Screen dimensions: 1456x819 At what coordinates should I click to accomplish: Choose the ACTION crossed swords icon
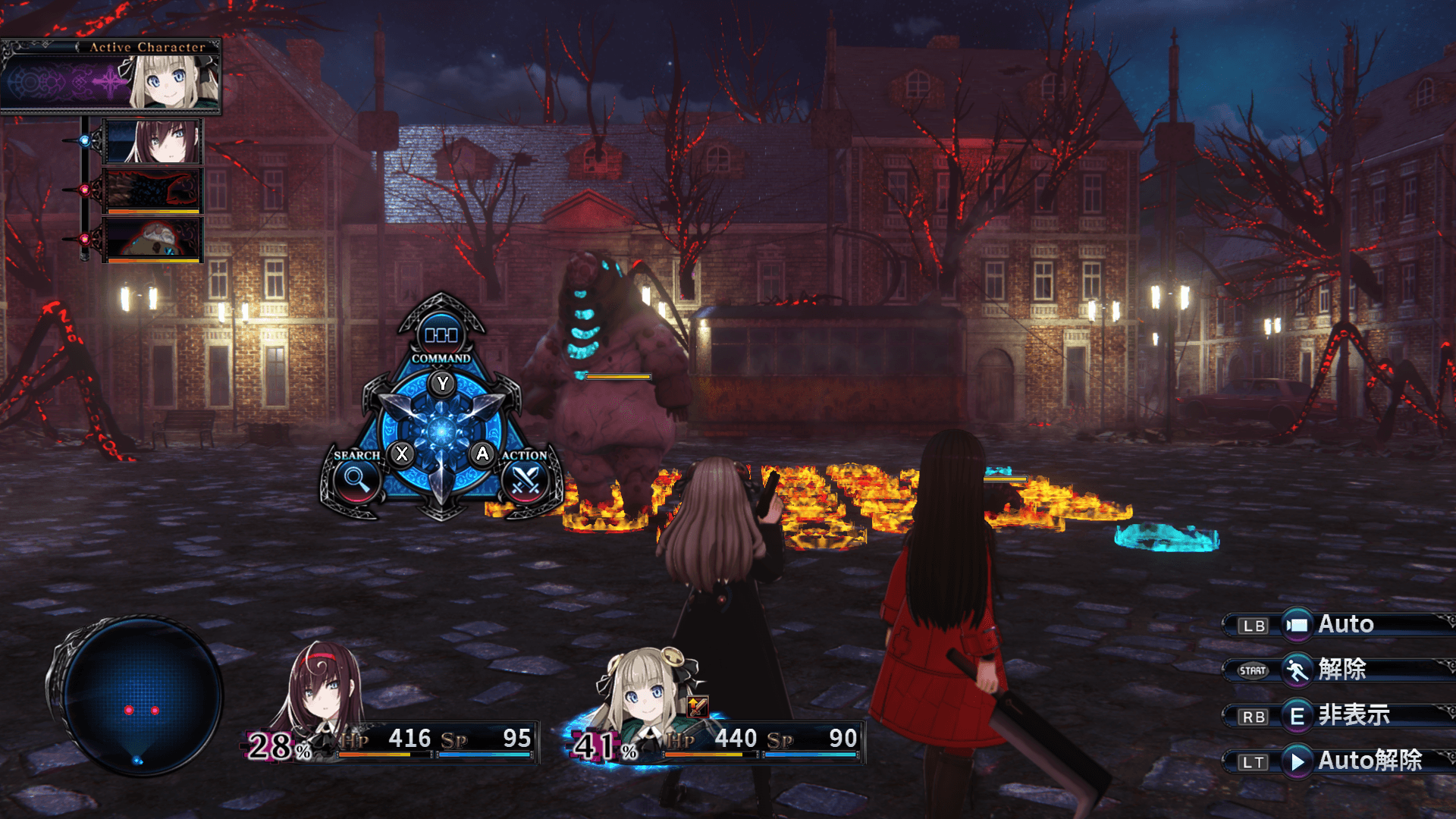tap(525, 480)
